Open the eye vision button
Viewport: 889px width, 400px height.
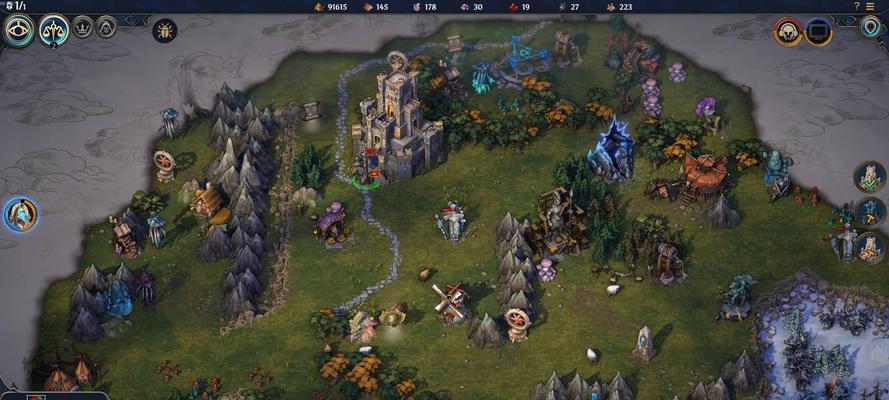19,31
